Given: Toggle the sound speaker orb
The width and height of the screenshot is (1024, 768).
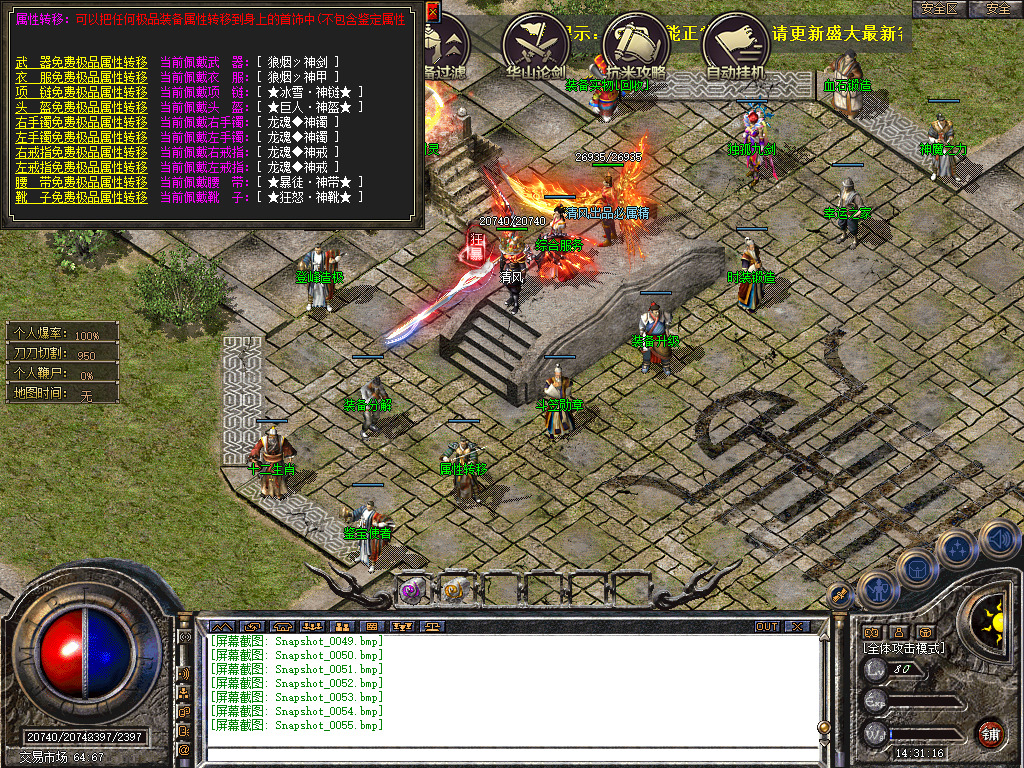Looking at the screenshot, I should [x=998, y=540].
